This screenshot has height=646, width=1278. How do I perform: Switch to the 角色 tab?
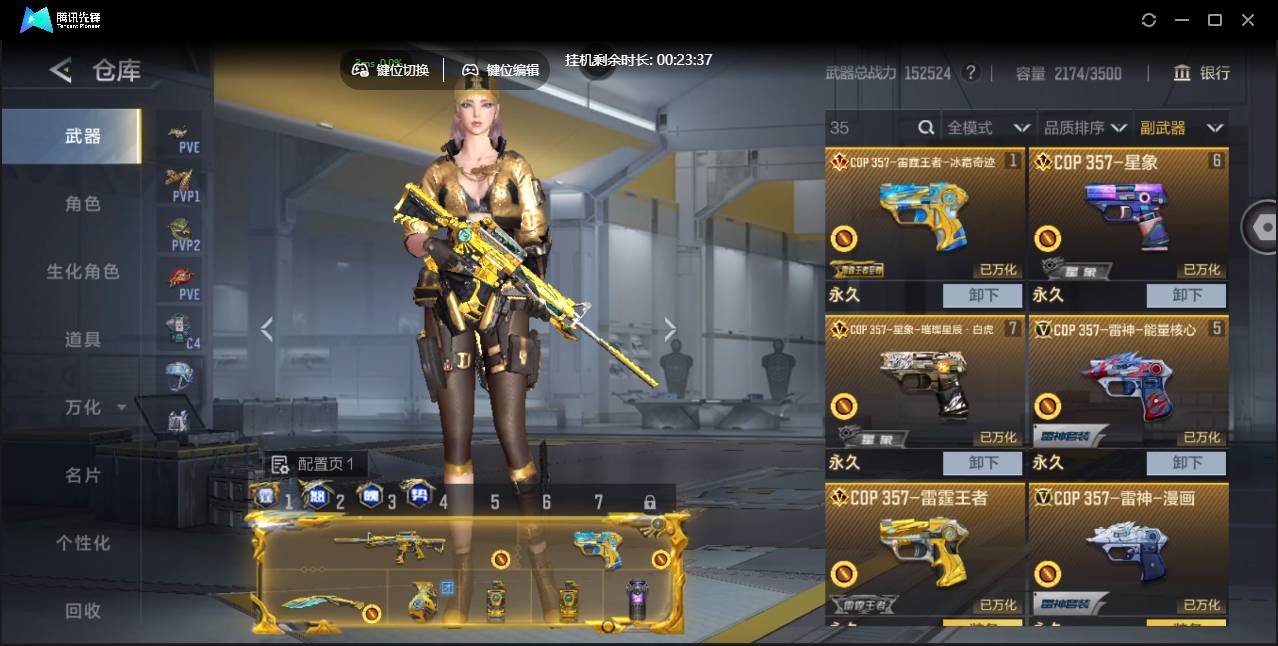(83, 204)
